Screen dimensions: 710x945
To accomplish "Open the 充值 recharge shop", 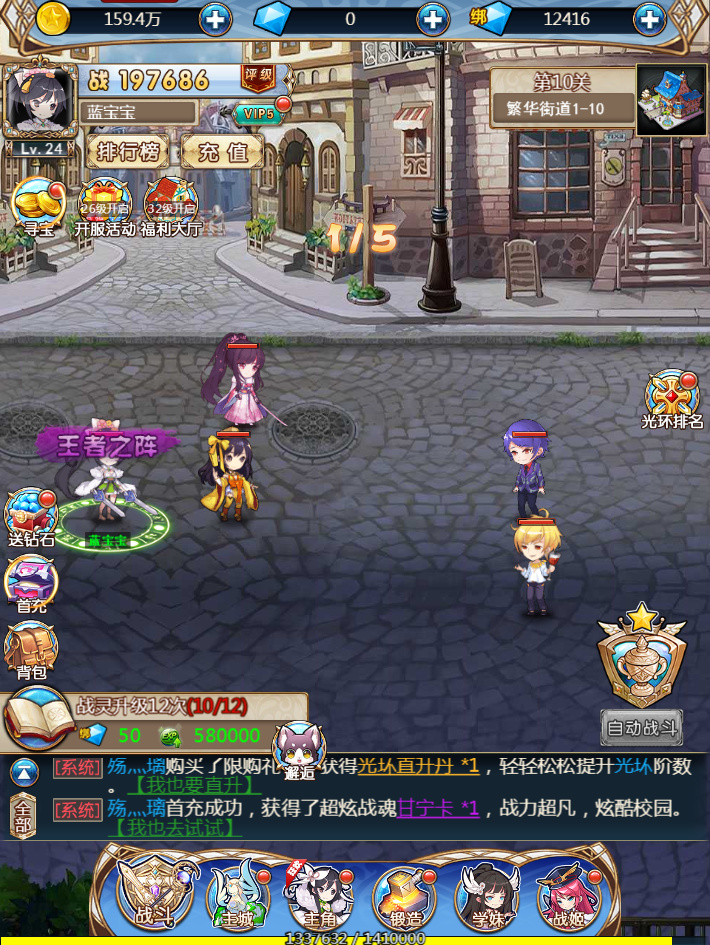I will click(x=222, y=152).
